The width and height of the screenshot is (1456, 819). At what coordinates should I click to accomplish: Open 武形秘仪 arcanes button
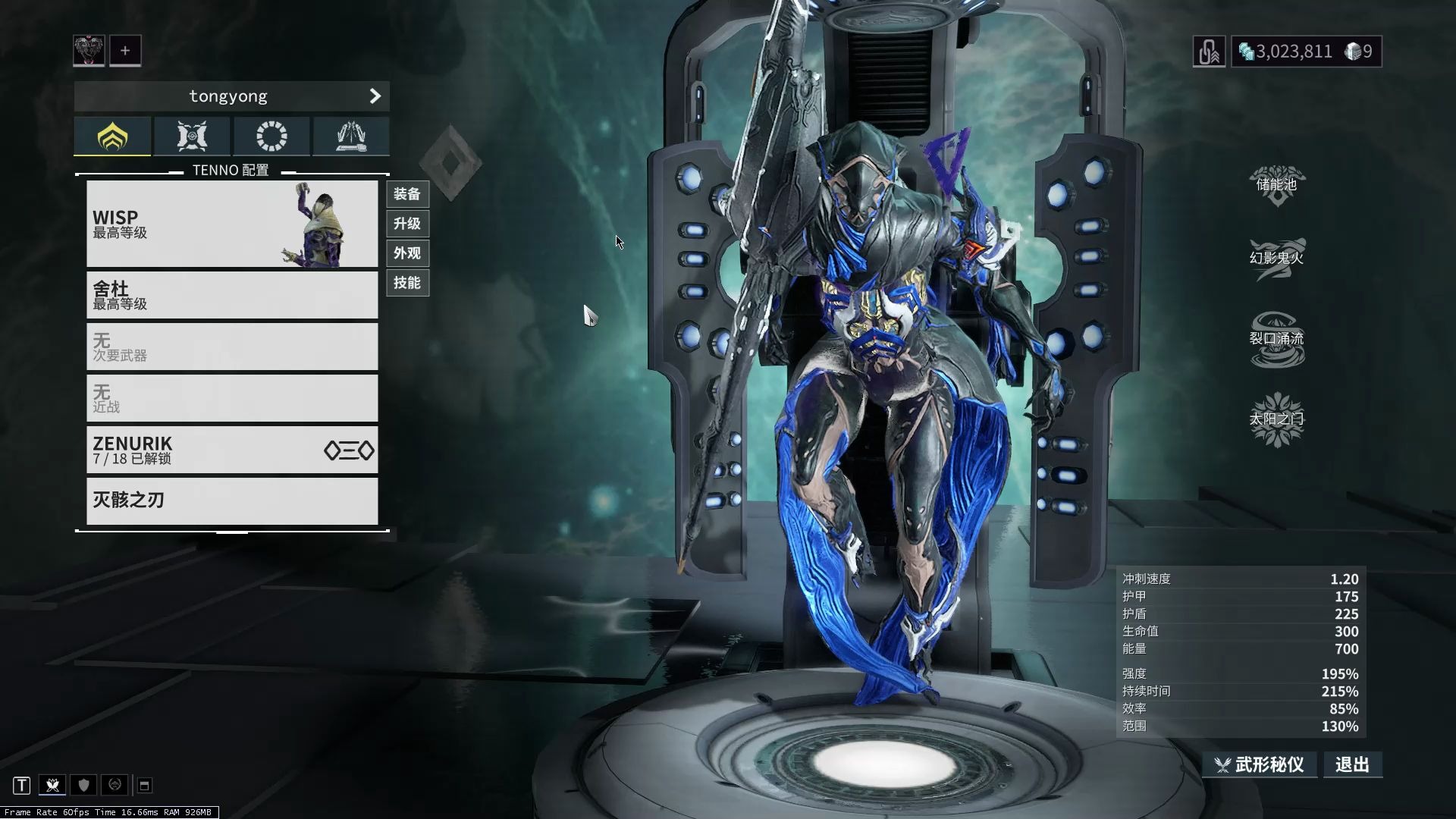click(x=1260, y=764)
